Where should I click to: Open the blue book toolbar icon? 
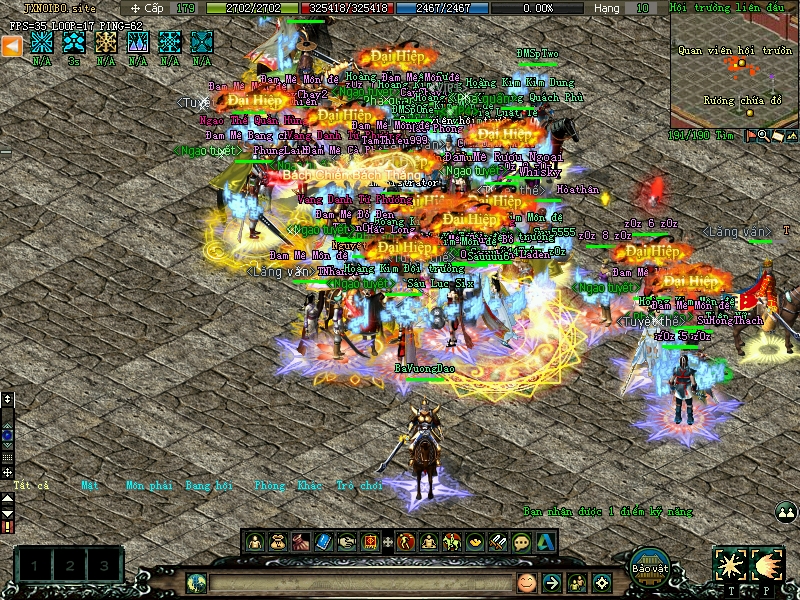pyautogui.click(x=323, y=542)
